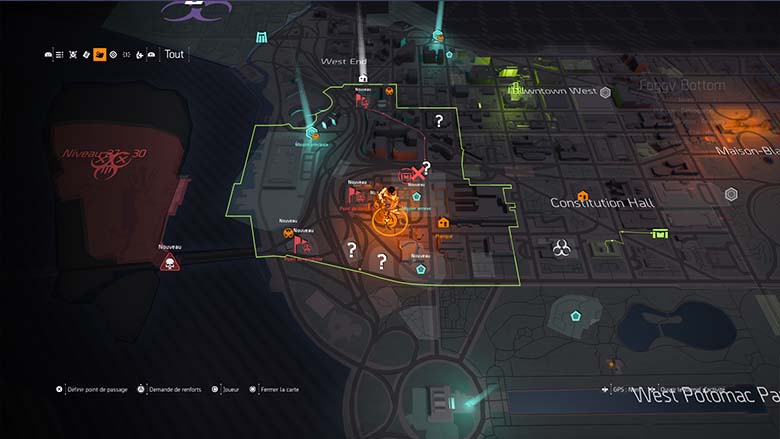Click the green cache marker east of Constitution Hall

(659, 233)
